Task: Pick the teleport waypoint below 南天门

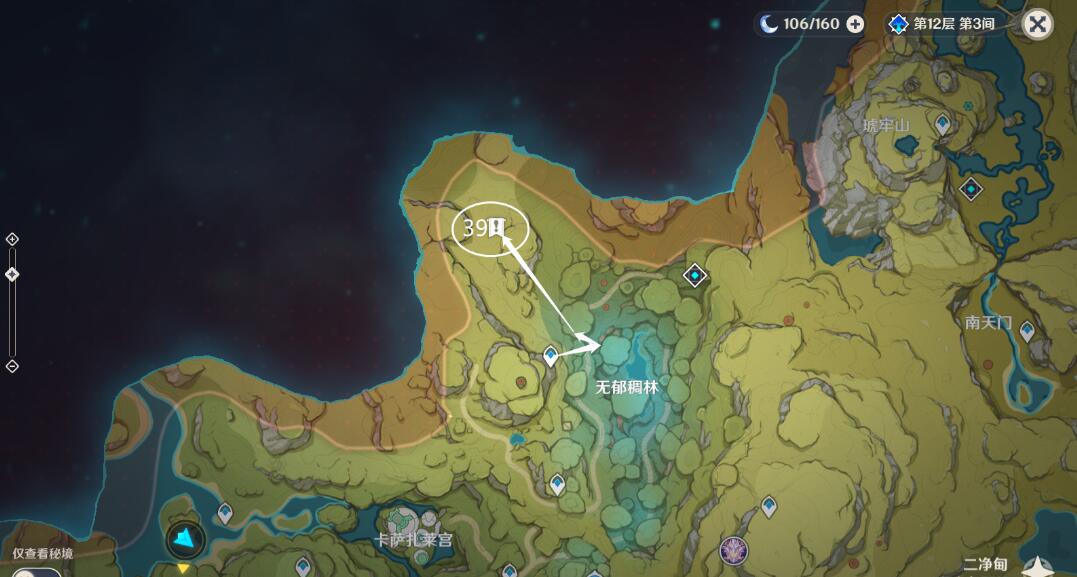Action: (1026, 331)
